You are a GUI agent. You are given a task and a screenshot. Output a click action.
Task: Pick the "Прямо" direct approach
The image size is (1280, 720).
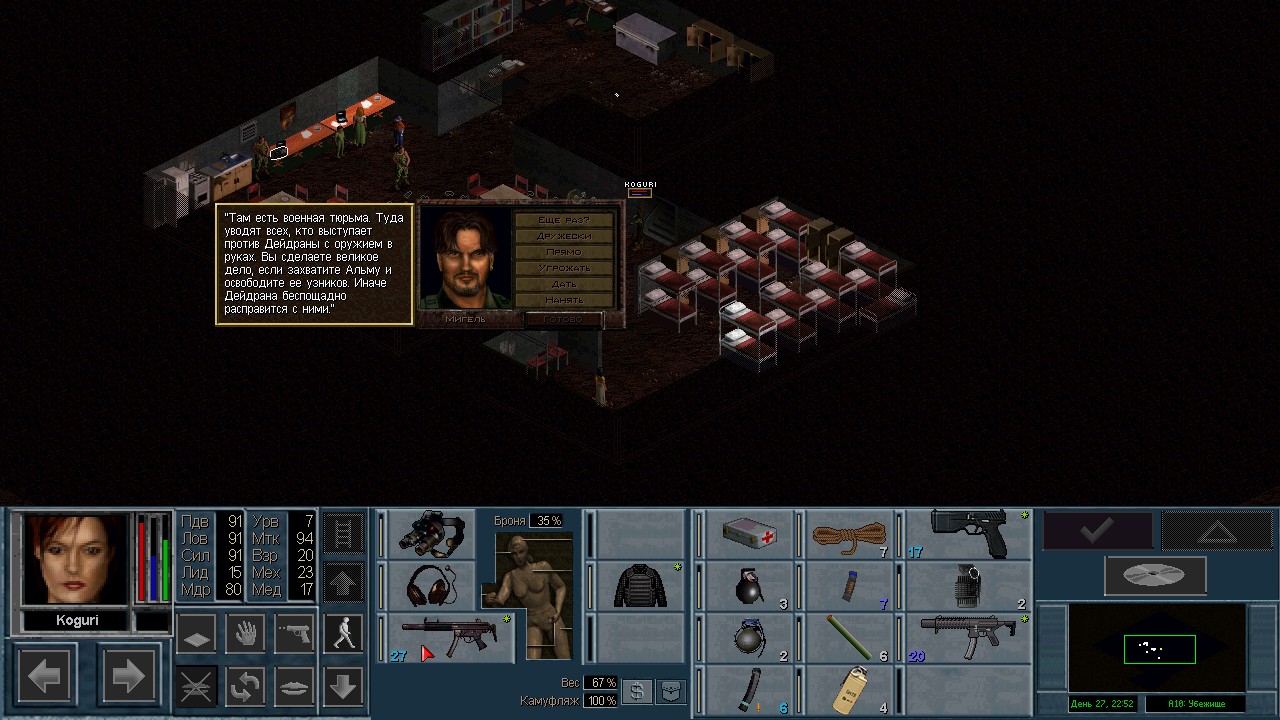565,252
